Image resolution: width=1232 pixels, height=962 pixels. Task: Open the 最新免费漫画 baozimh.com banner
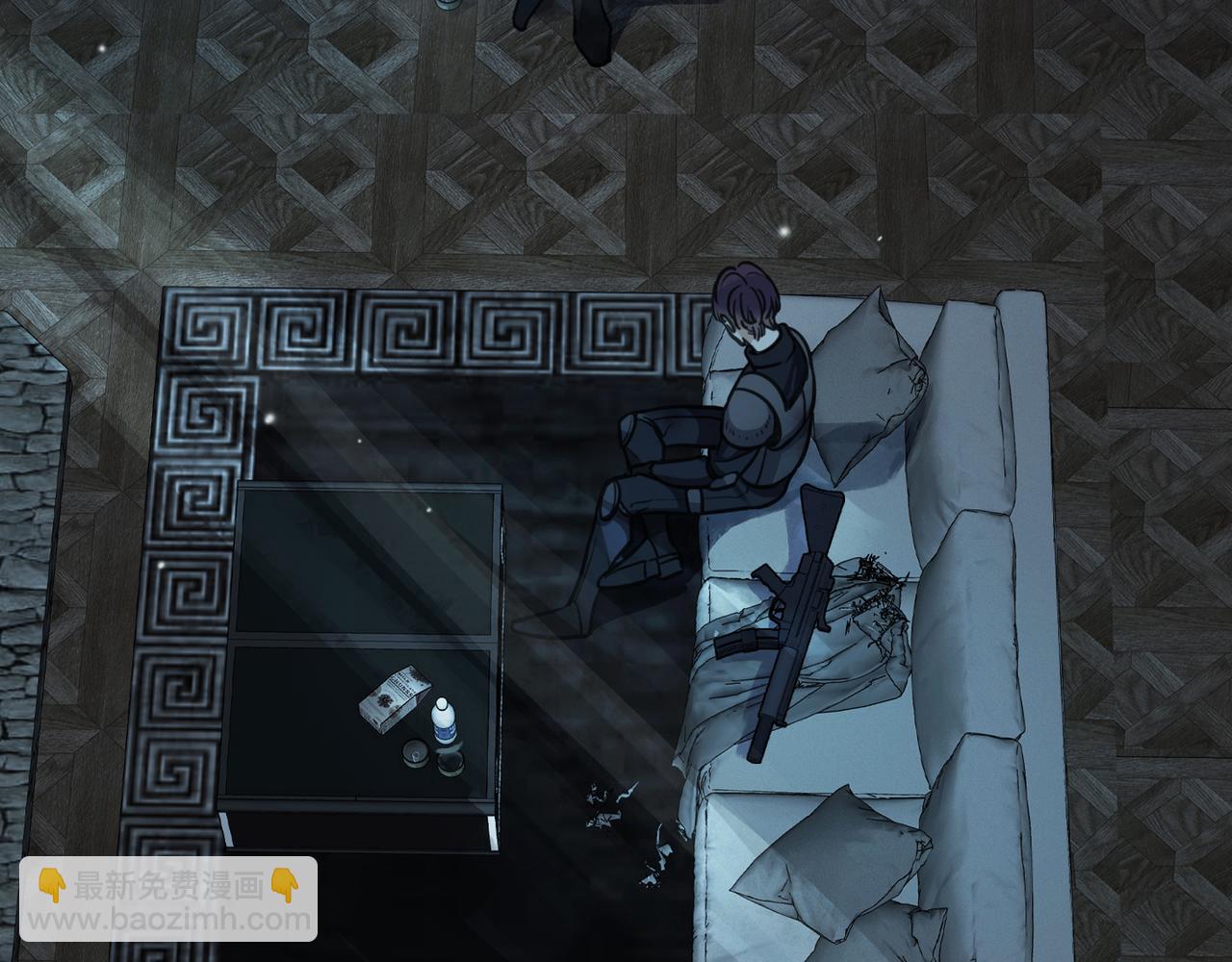coord(168,899)
